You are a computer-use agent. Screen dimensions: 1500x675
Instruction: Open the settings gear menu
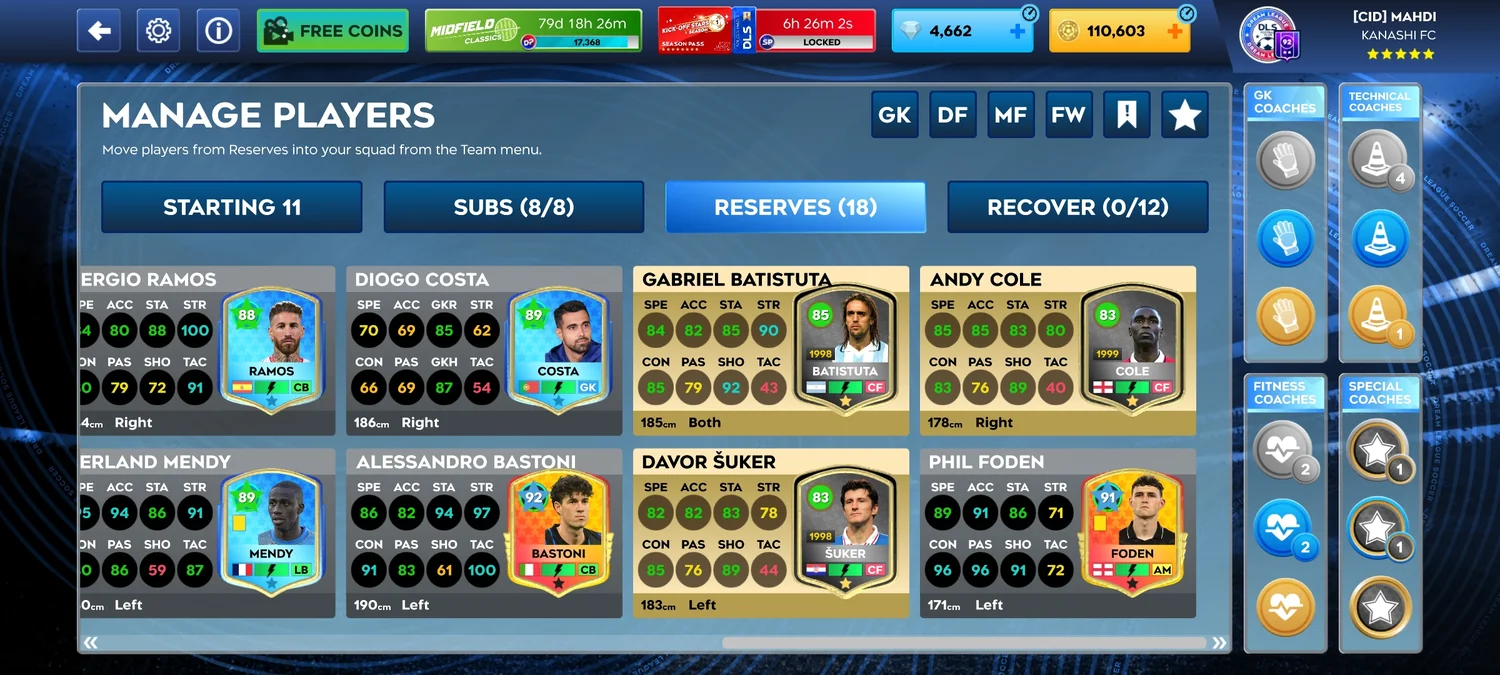pos(158,31)
